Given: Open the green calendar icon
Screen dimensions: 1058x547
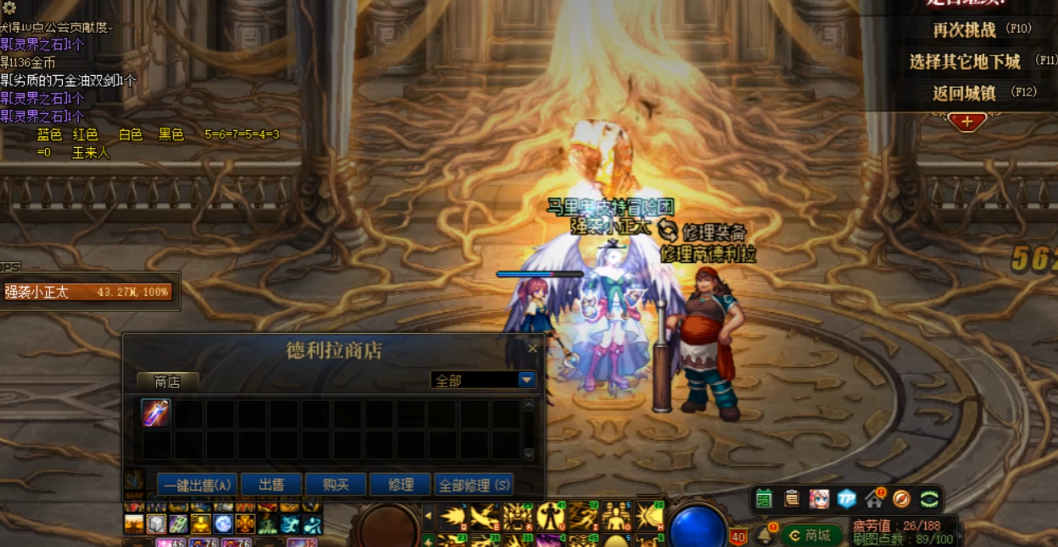Looking at the screenshot, I should click(765, 498).
